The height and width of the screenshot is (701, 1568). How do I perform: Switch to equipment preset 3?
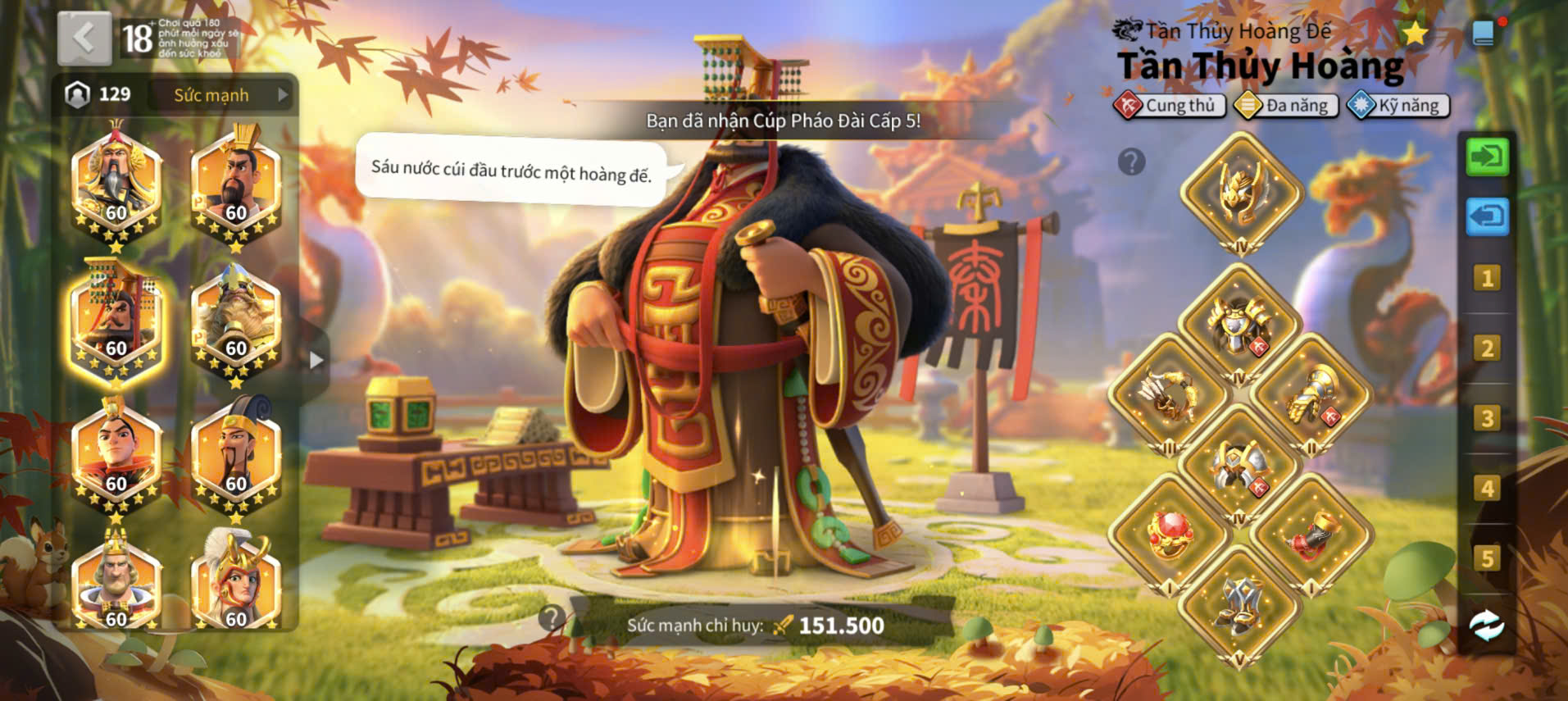[x=1487, y=418]
